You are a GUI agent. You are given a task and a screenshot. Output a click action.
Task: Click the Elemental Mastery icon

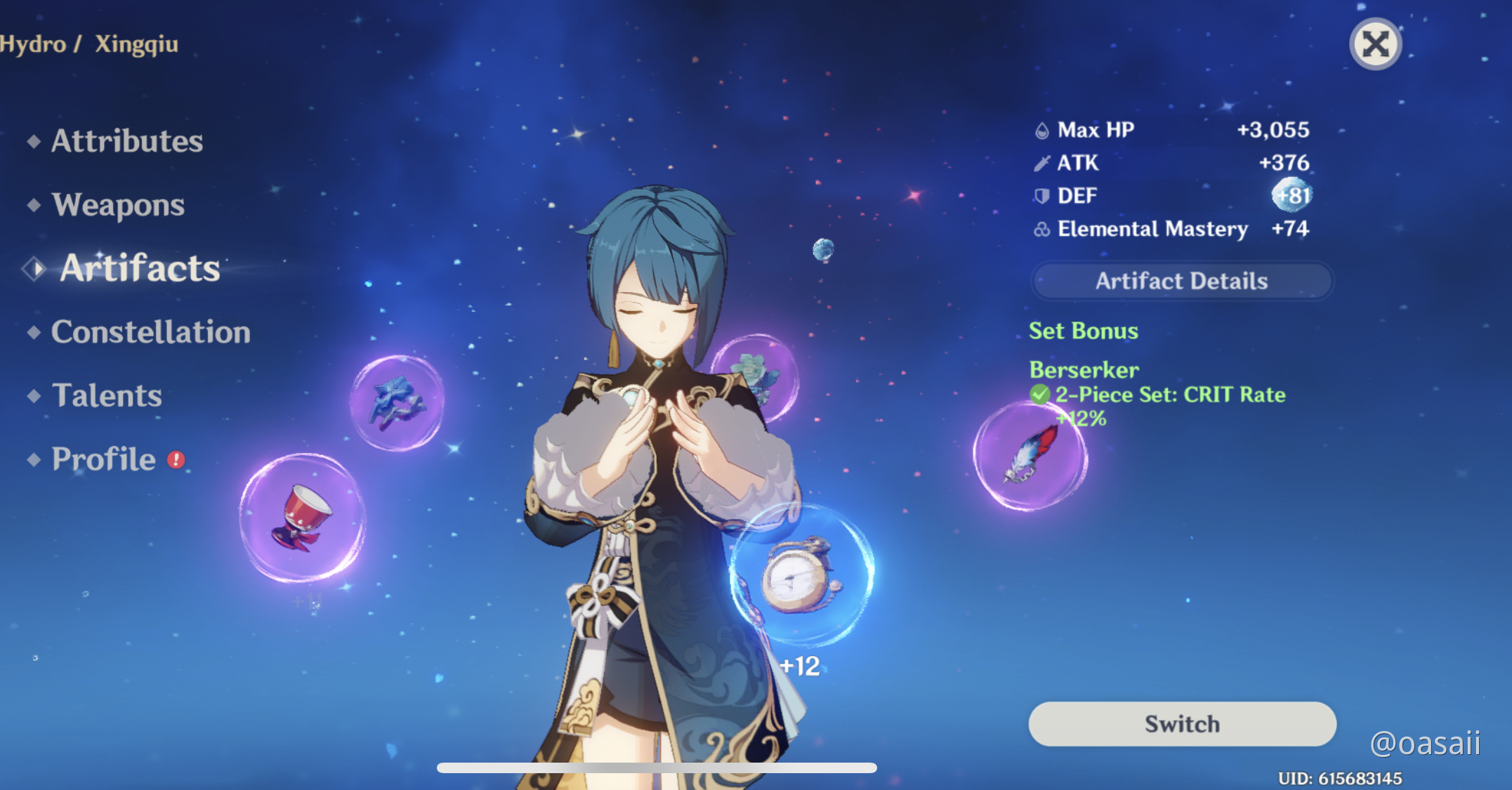coord(1040,228)
